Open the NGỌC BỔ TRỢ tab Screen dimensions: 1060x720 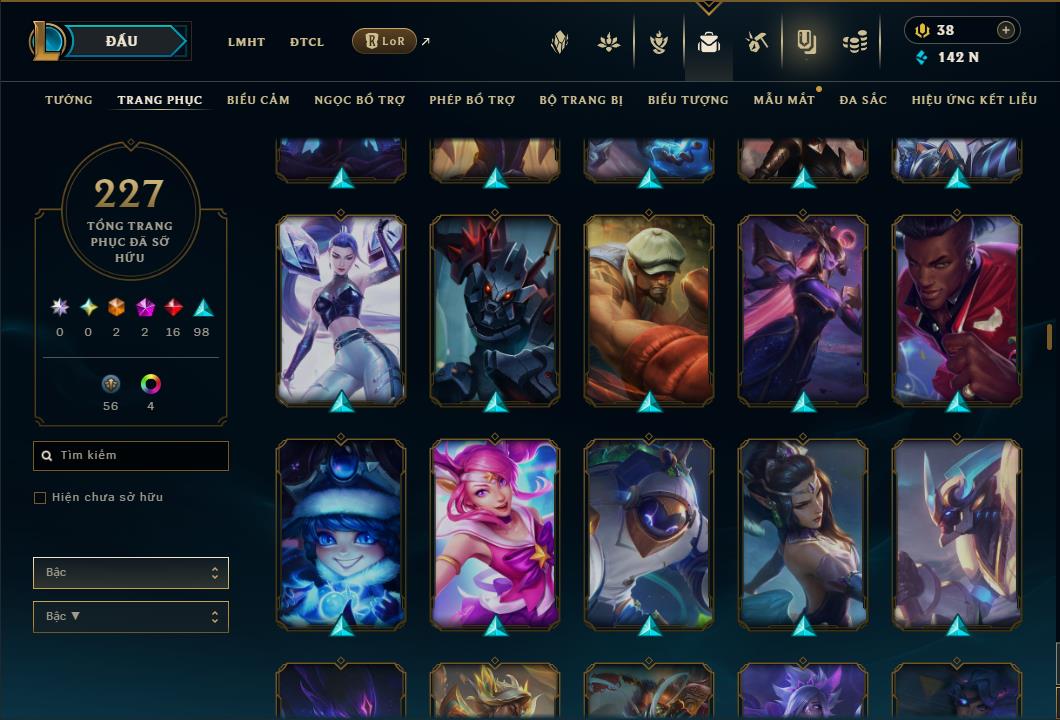coord(359,100)
